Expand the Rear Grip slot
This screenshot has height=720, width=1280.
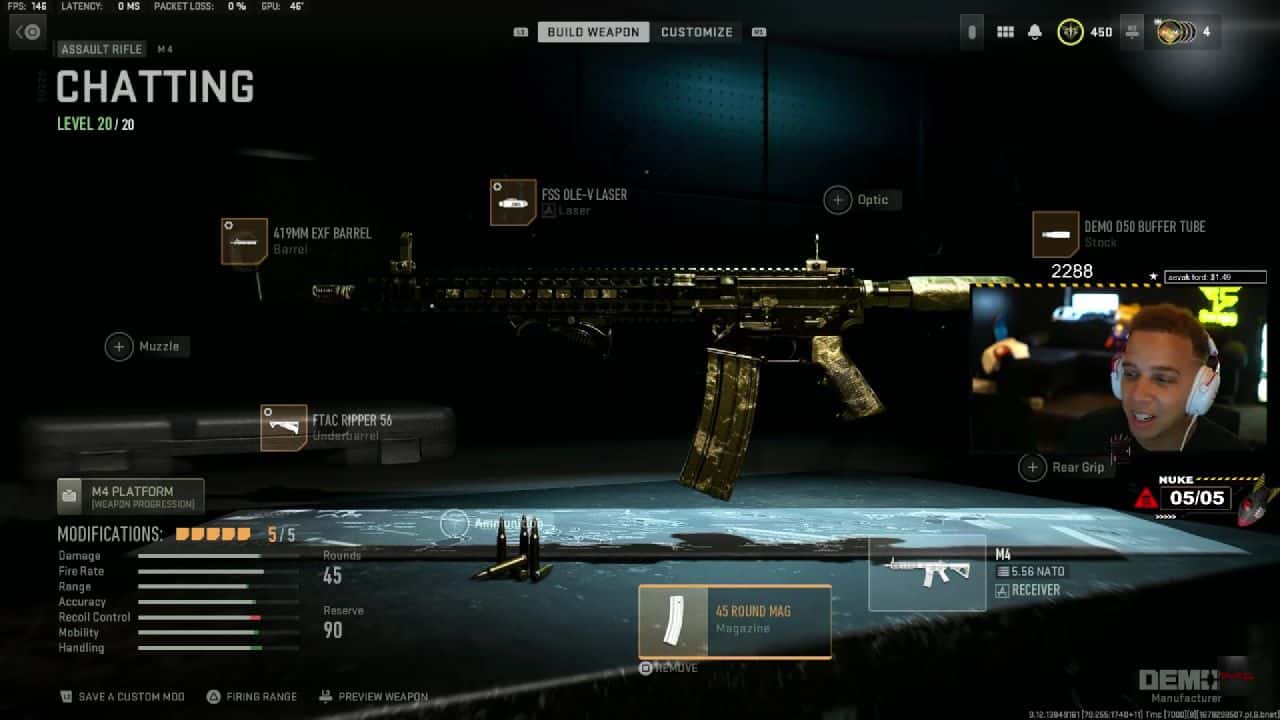click(x=1032, y=466)
